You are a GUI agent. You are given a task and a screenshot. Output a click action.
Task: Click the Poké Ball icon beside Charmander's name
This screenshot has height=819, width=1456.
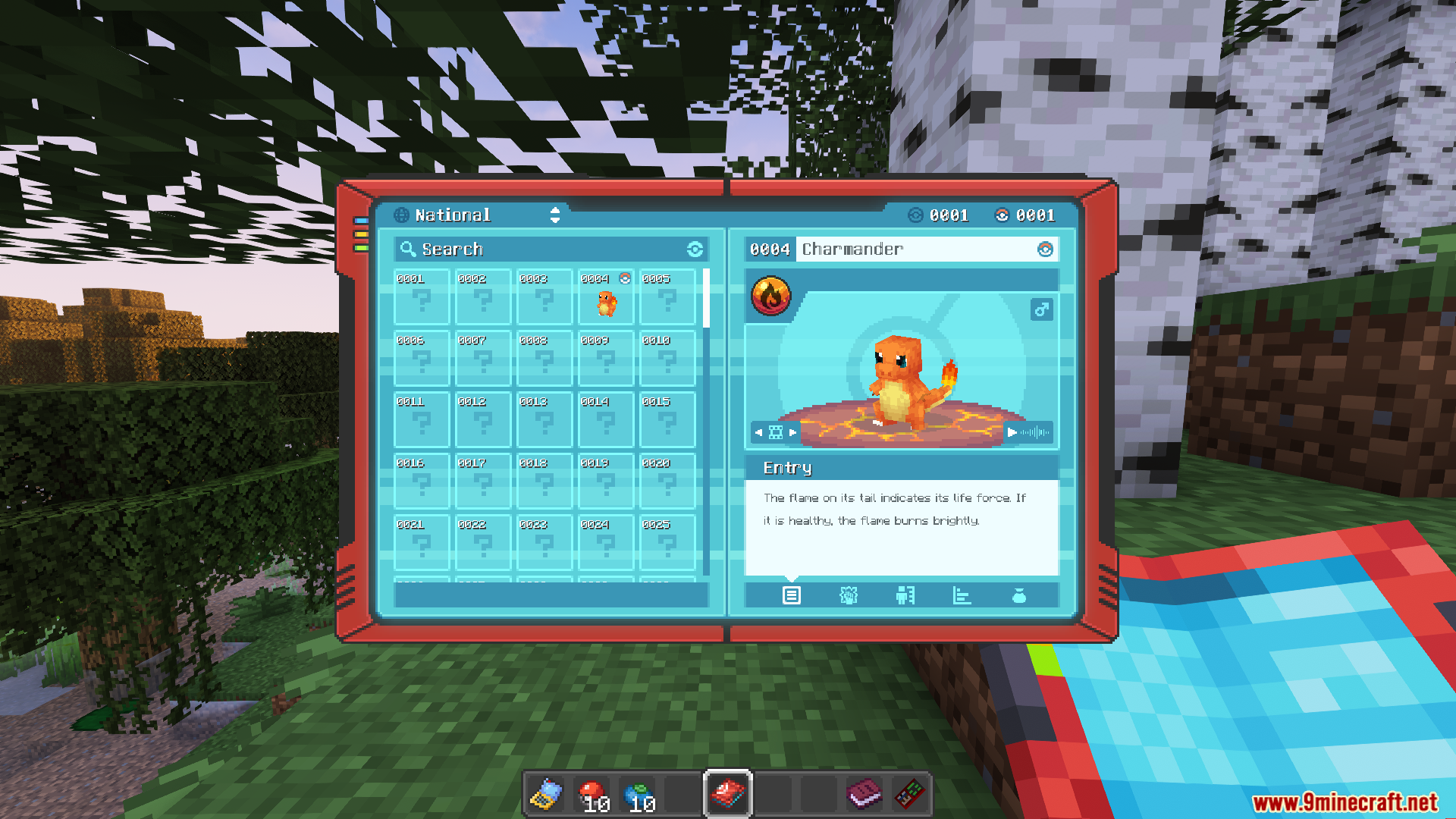click(x=1045, y=249)
